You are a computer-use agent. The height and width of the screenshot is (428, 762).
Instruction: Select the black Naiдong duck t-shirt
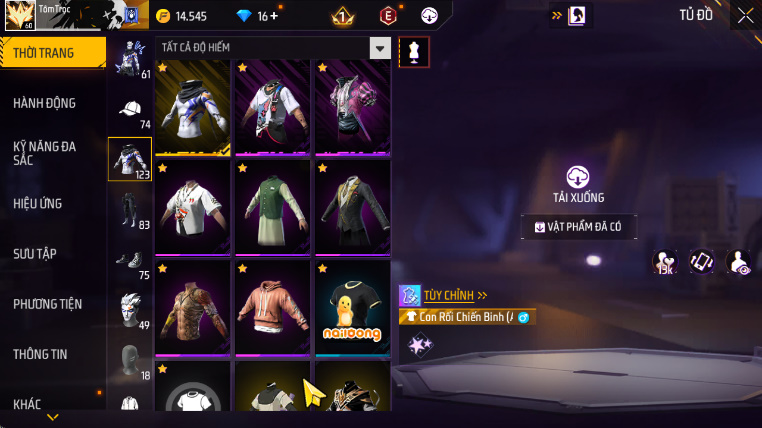pos(351,308)
